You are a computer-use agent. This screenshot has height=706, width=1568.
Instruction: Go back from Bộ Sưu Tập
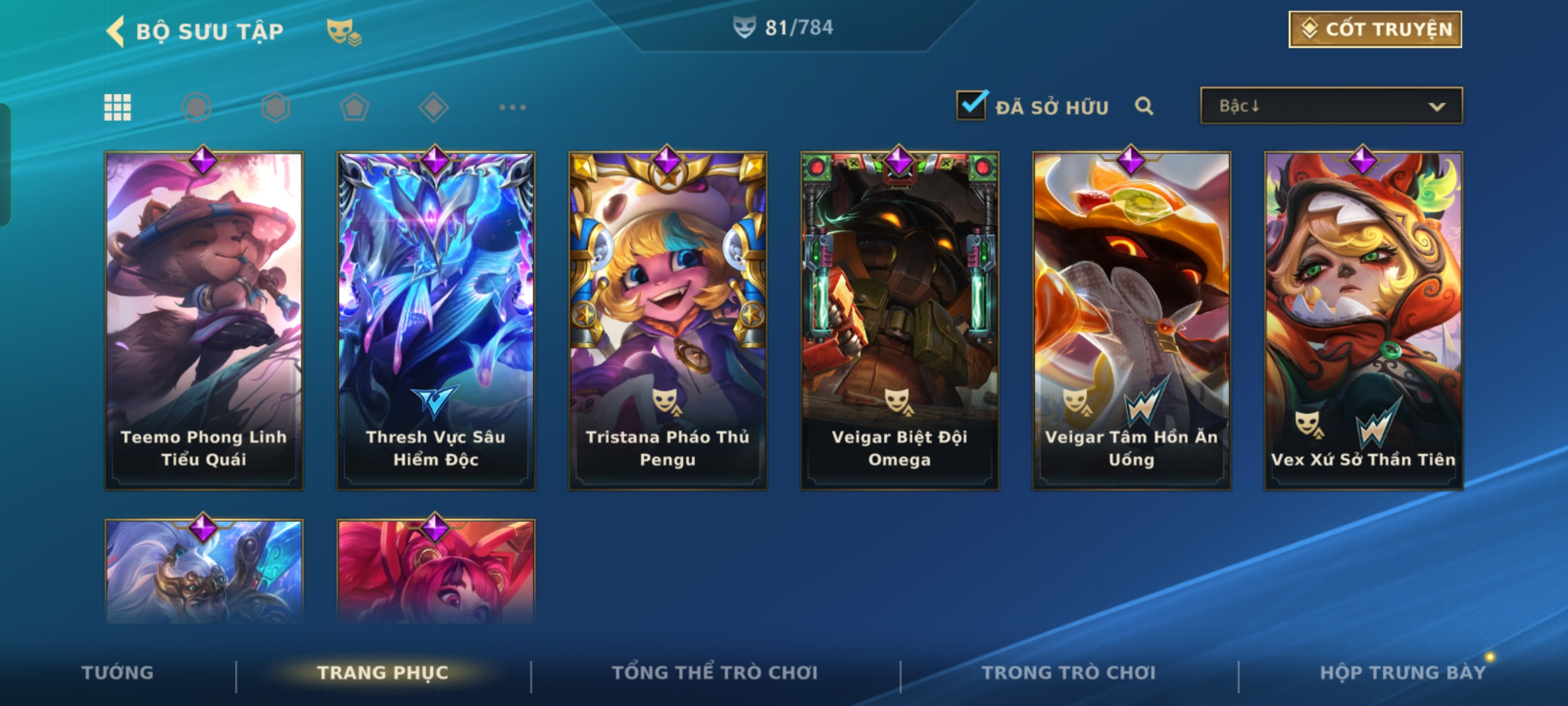pos(116,31)
